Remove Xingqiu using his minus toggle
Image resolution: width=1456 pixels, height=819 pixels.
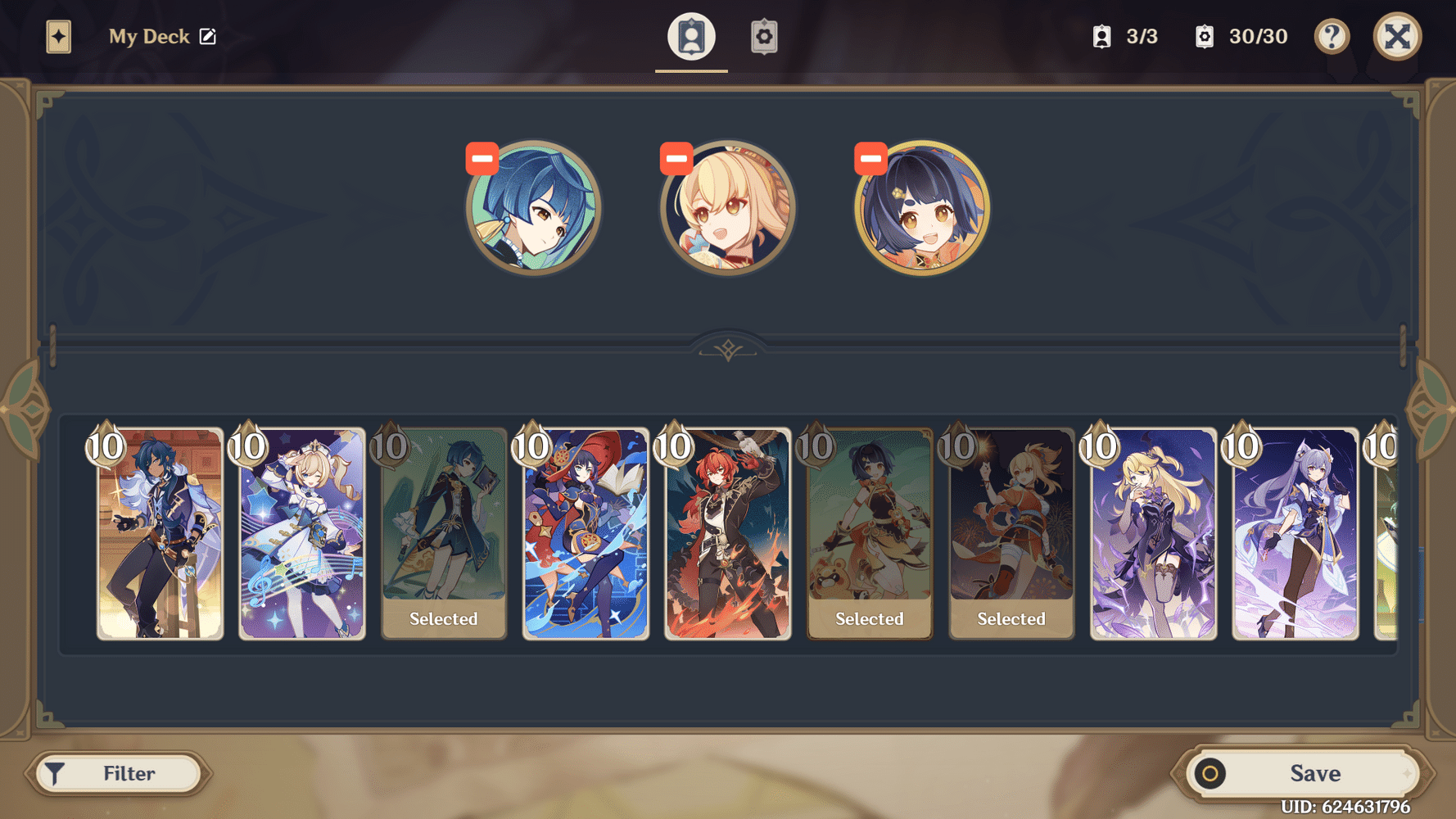point(482,157)
